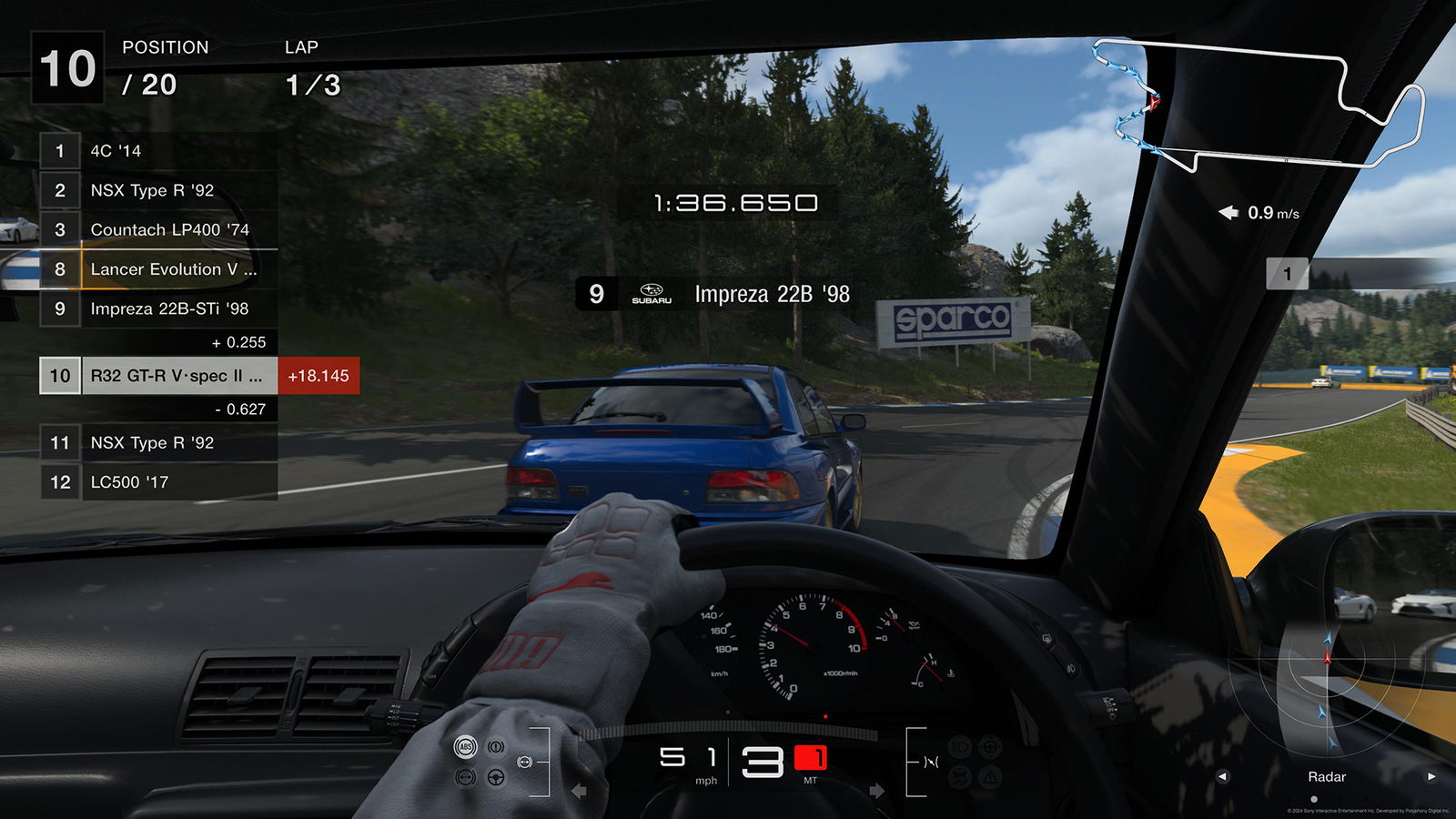This screenshot has height=819, width=1456.
Task: Select the POSITION header label
Action: click(166, 47)
